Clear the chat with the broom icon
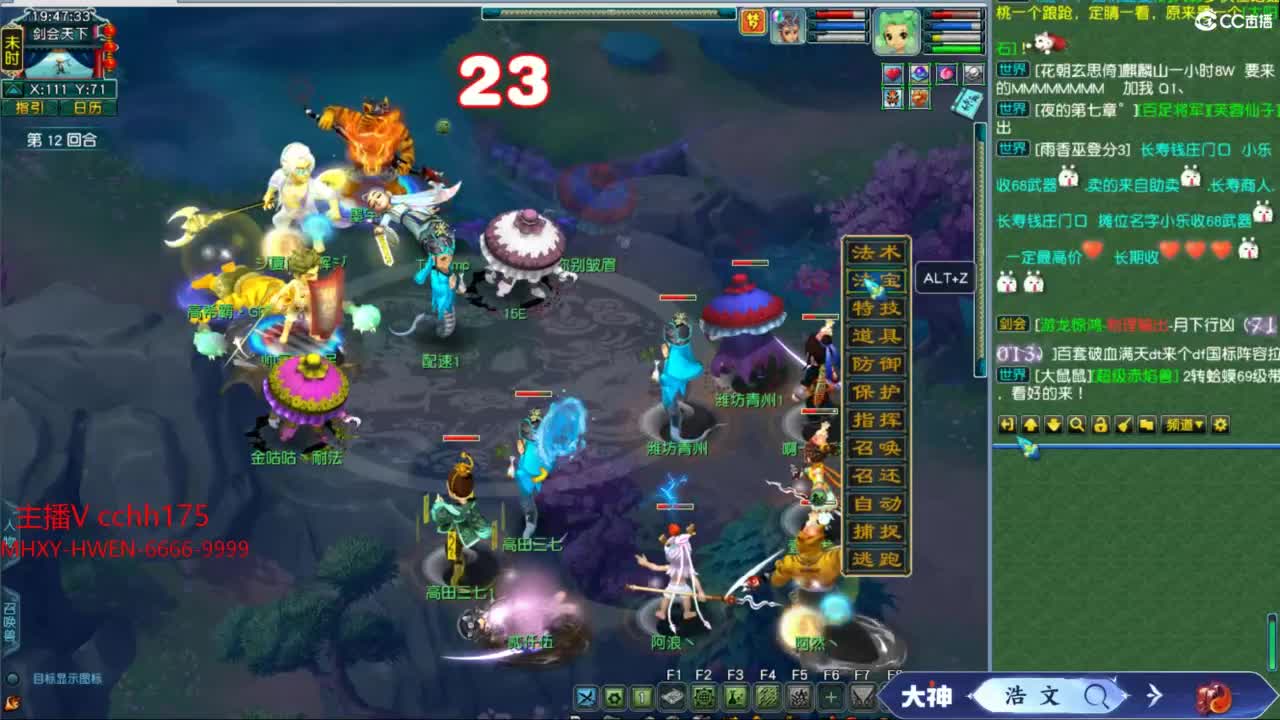 tap(1126, 425)
